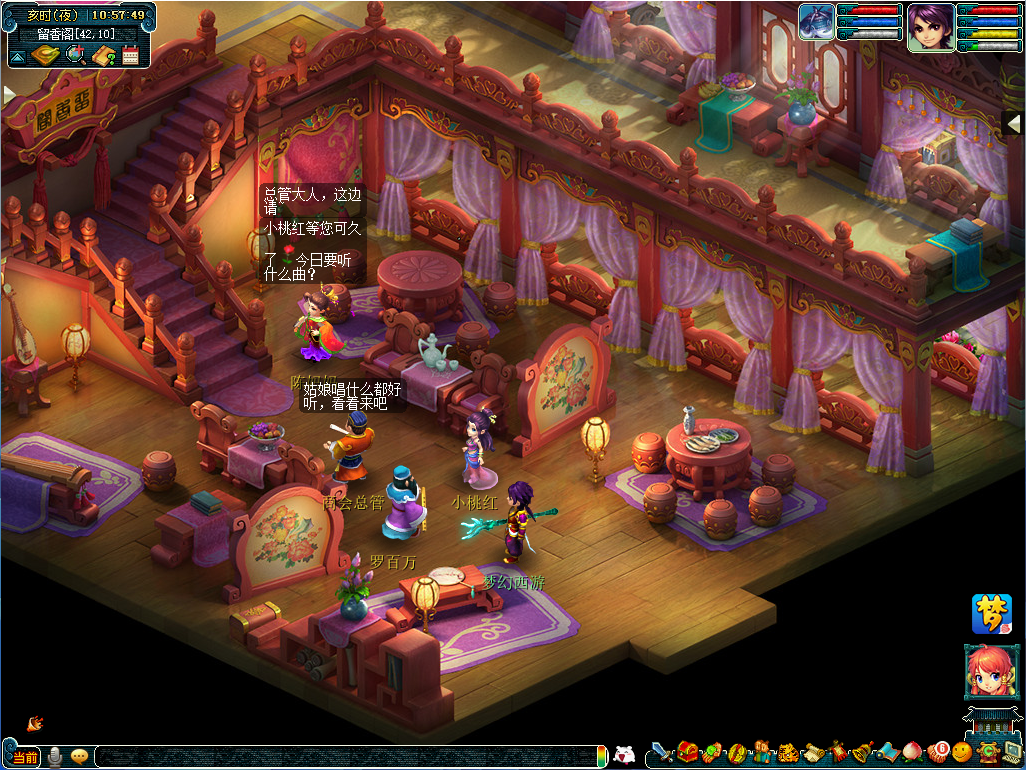This screenshot has height=770, width=1026.
Task: Open the 梦 app icon
Action: pos(991,614)
